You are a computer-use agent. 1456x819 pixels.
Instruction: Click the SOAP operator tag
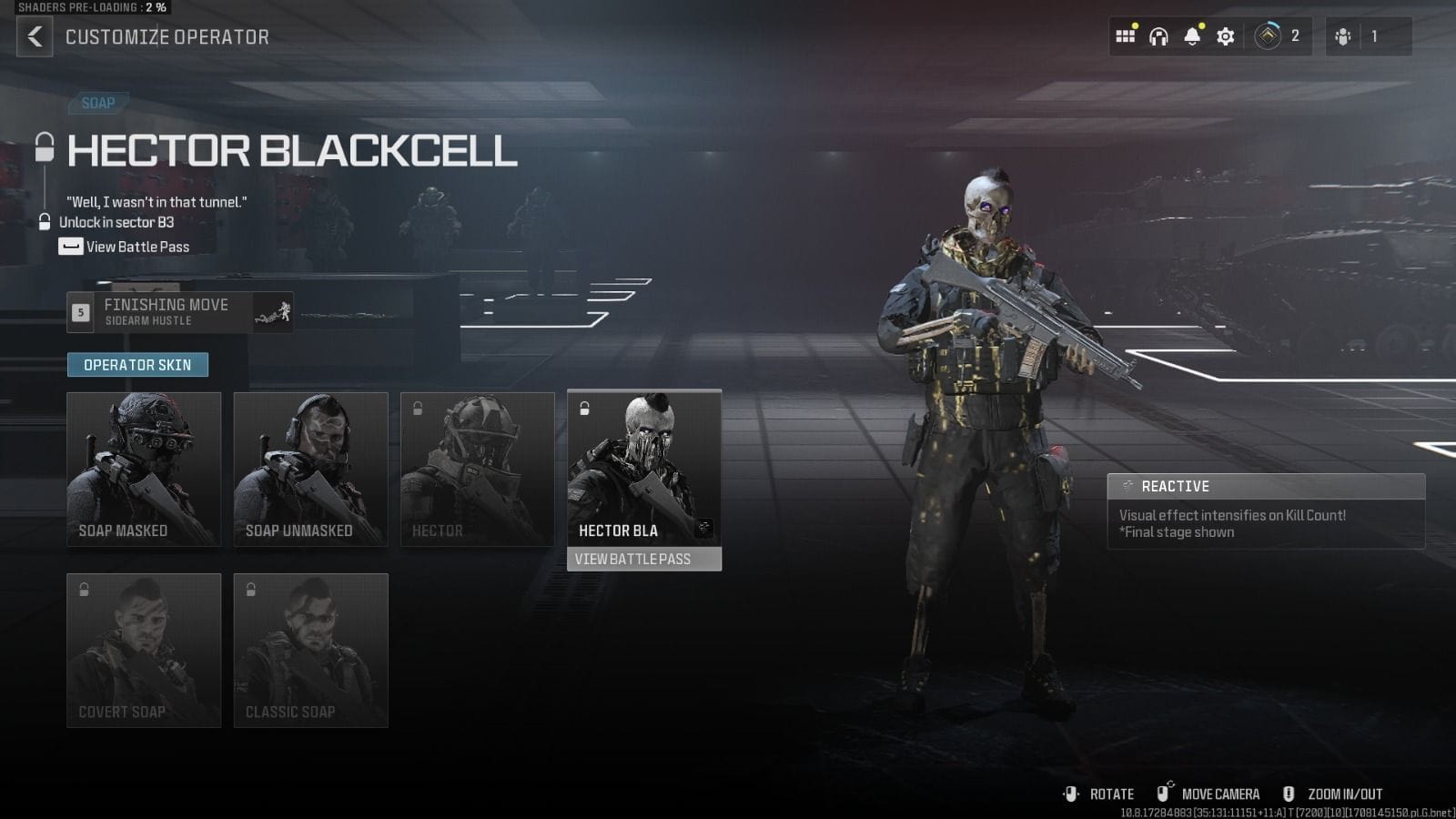98,103
